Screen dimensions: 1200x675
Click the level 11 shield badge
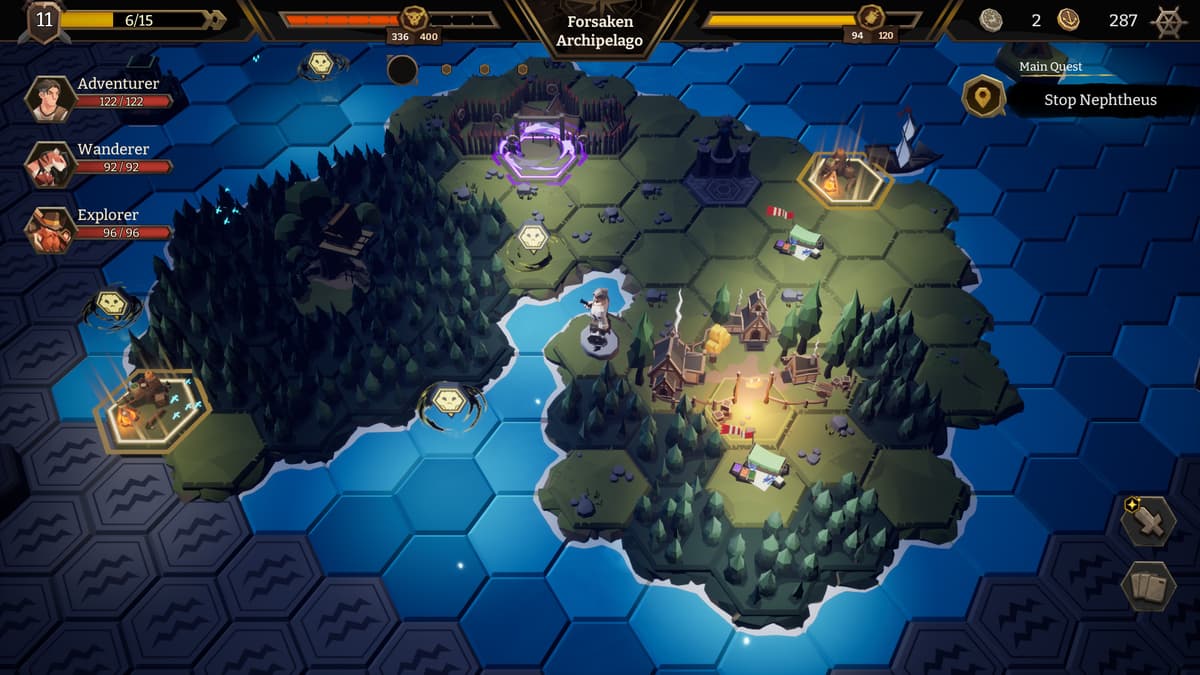(43, 21)
